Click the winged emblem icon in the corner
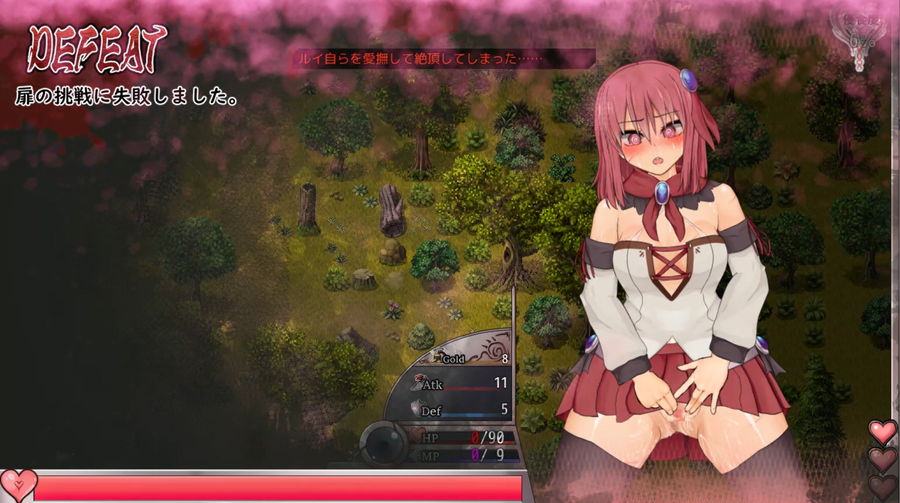The image size is (900, 503). pos(855,40)
